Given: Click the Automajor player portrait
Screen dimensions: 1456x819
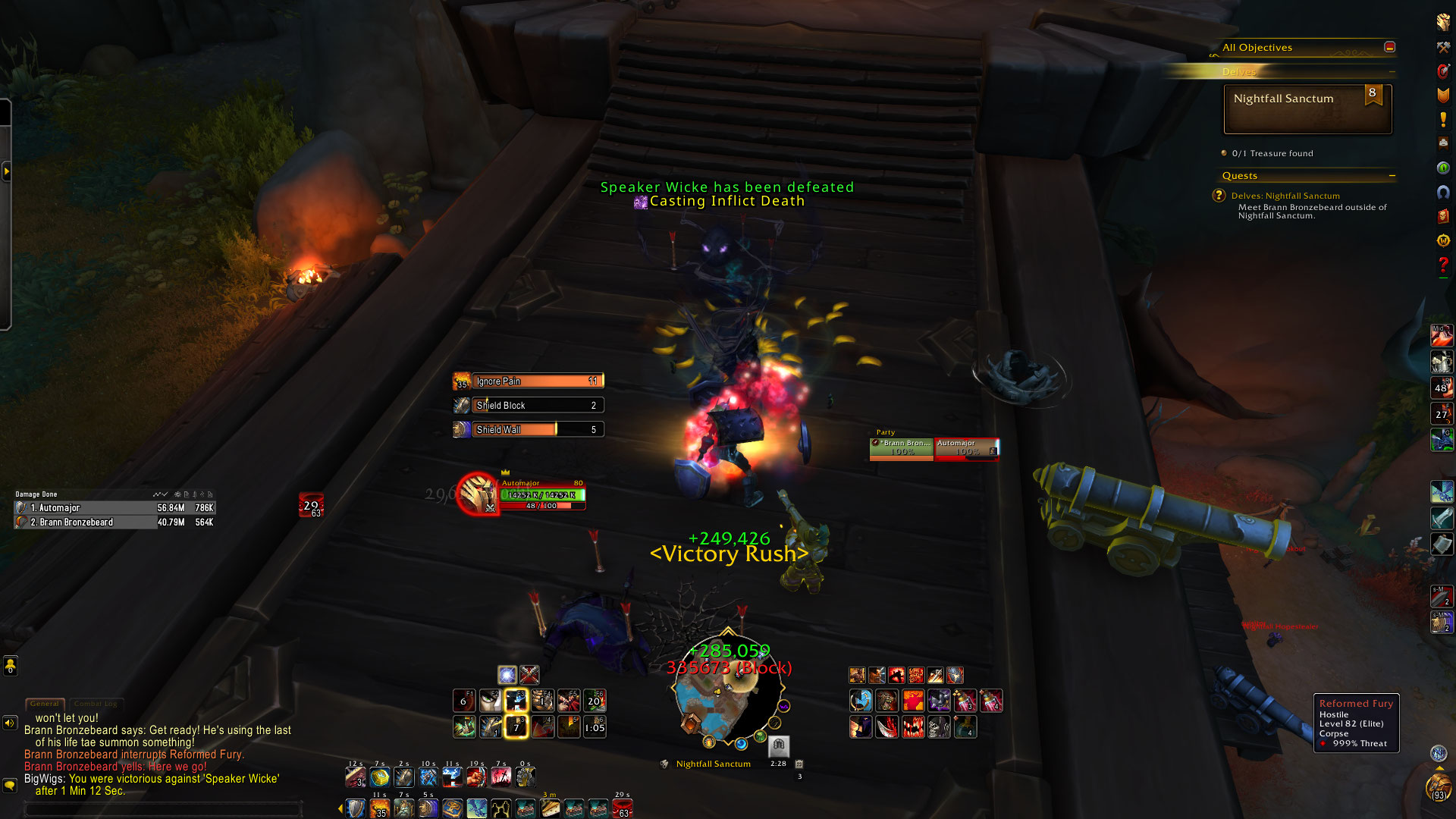Looking at the screenshot, I should 477,493.
